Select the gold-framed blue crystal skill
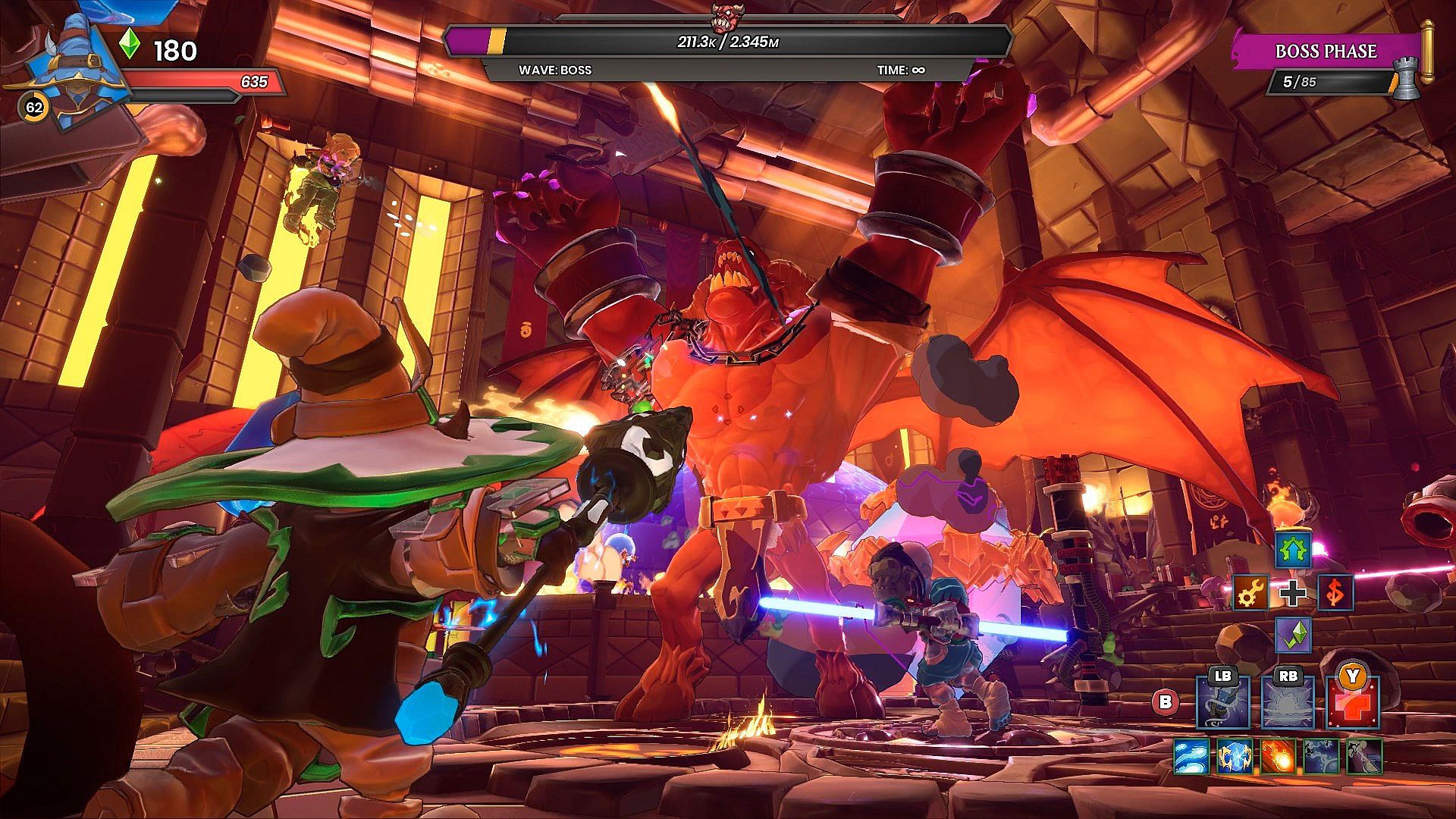Image resolution: width=1456 pixels, height=819 pixels. (x=1234, y=756)
